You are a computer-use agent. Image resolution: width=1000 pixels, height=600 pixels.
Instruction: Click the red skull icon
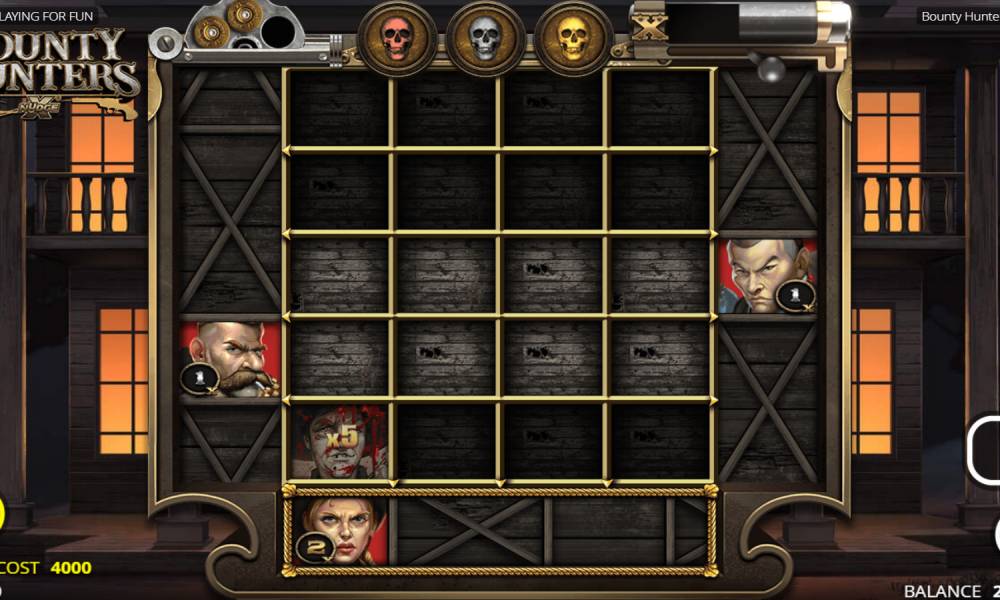[397, 39]
